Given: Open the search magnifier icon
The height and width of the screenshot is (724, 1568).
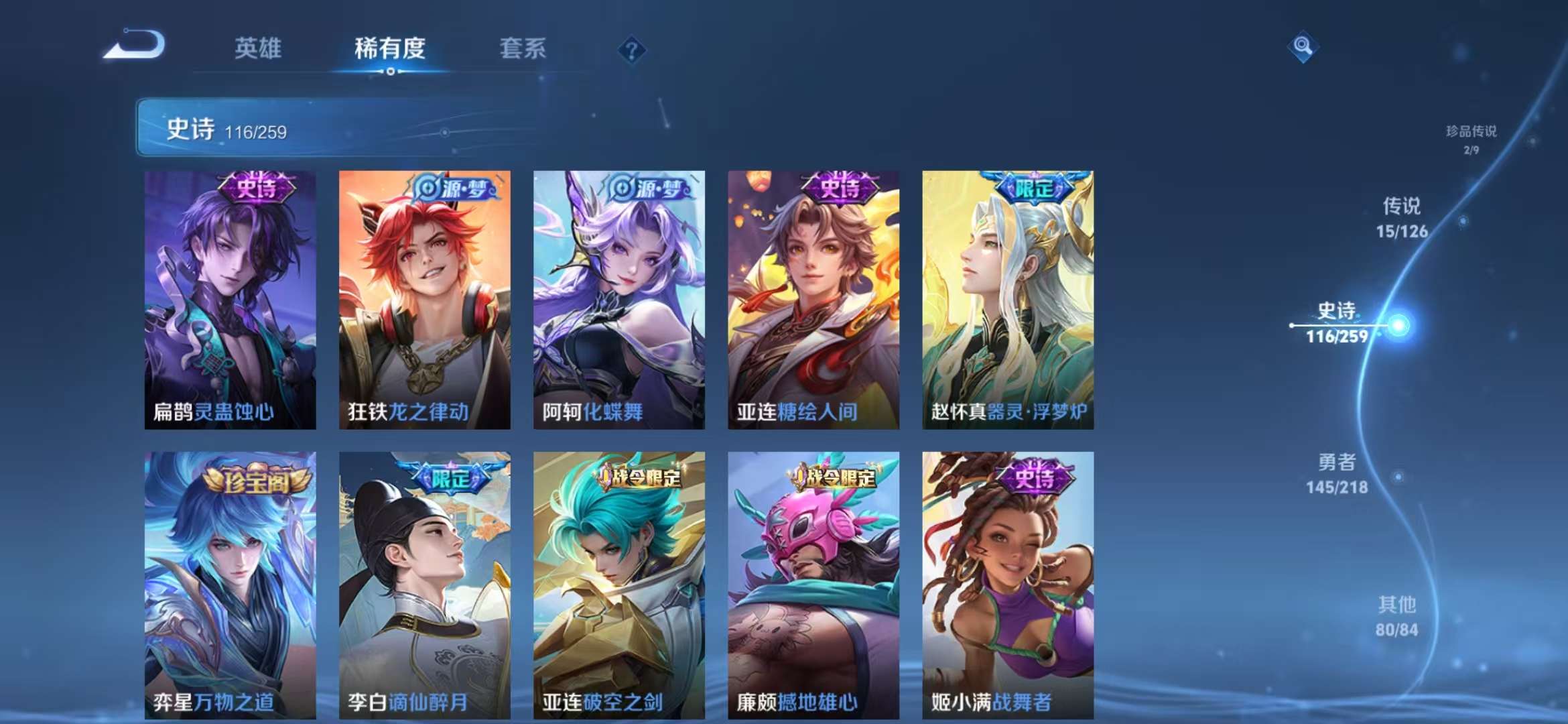Looking at the screenshot, I should [1303, 47].
